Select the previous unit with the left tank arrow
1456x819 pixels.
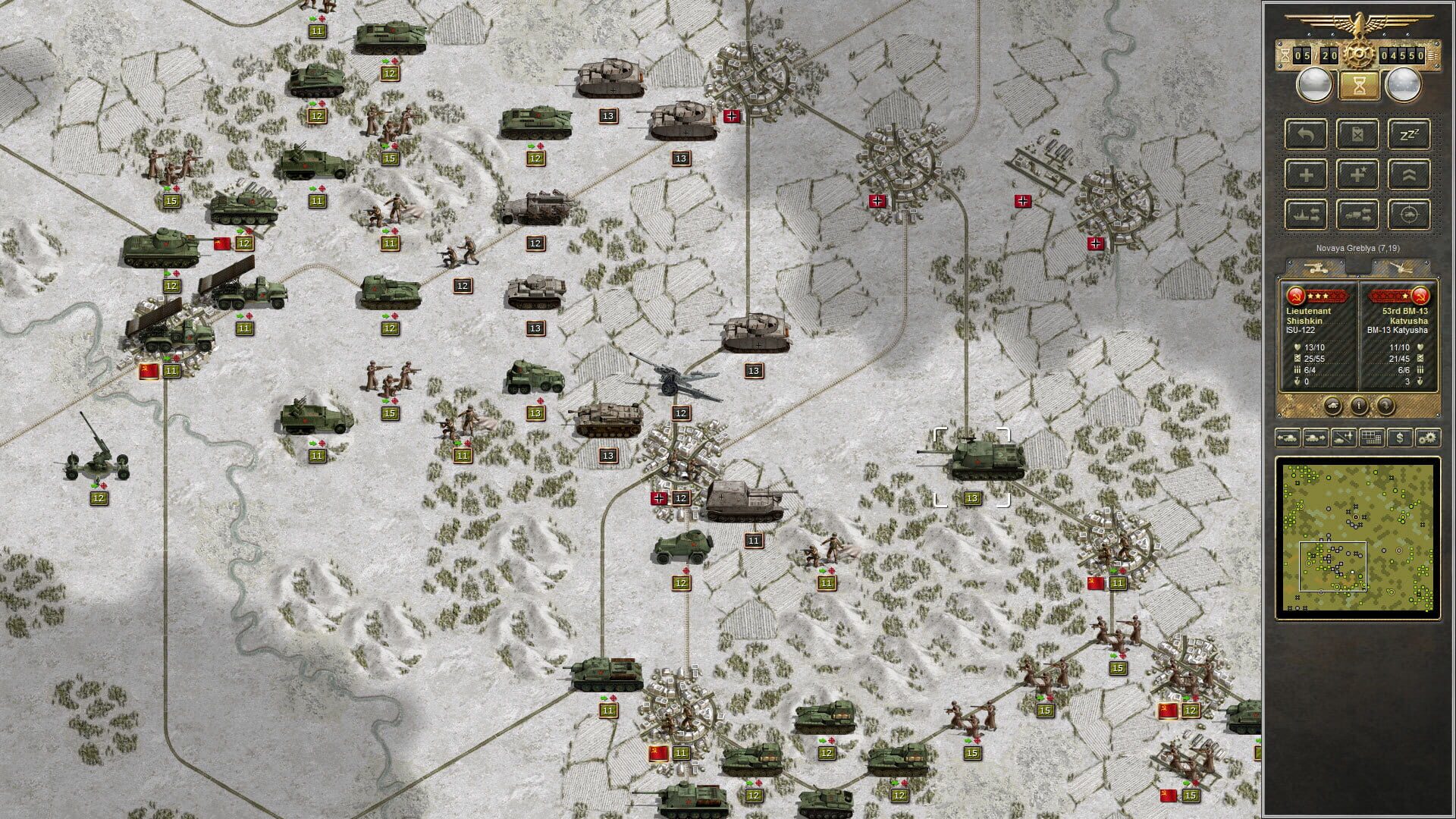click(x=1289, y=438)
